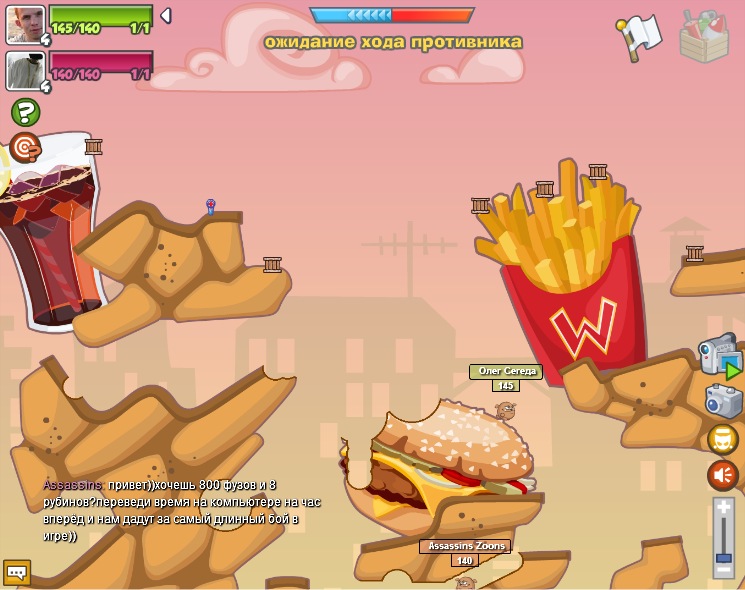
Task: Click the orange target hint button
Action: click(x=25, y=147)
